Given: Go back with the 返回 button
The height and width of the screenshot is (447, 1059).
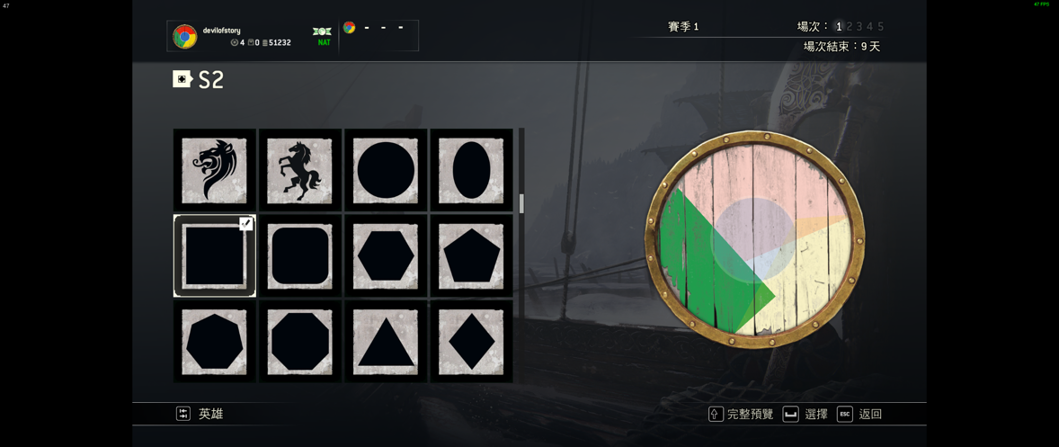Looking at the screenshot, I should pos(860,414).
